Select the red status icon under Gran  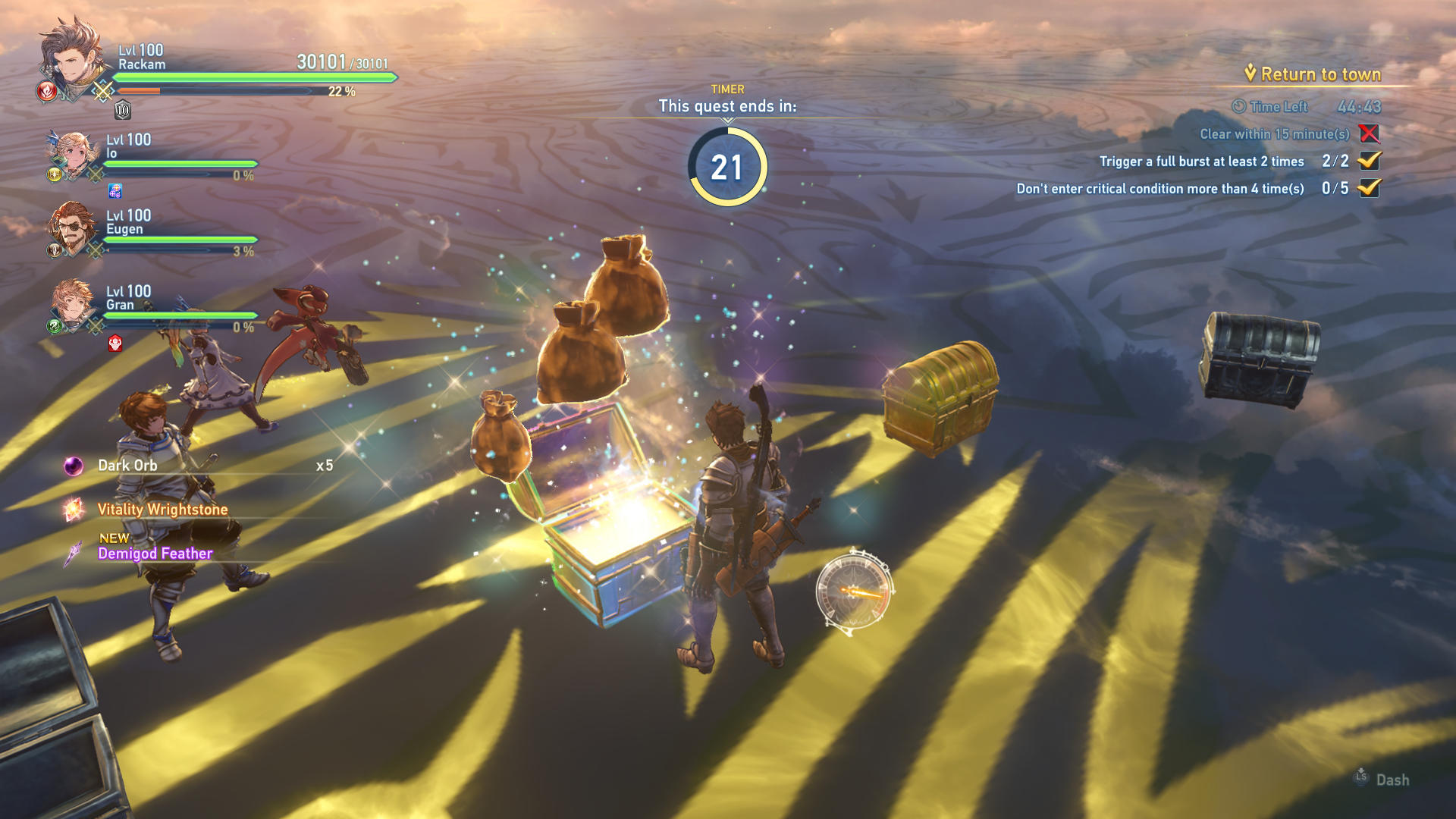(x=115, y=344)
